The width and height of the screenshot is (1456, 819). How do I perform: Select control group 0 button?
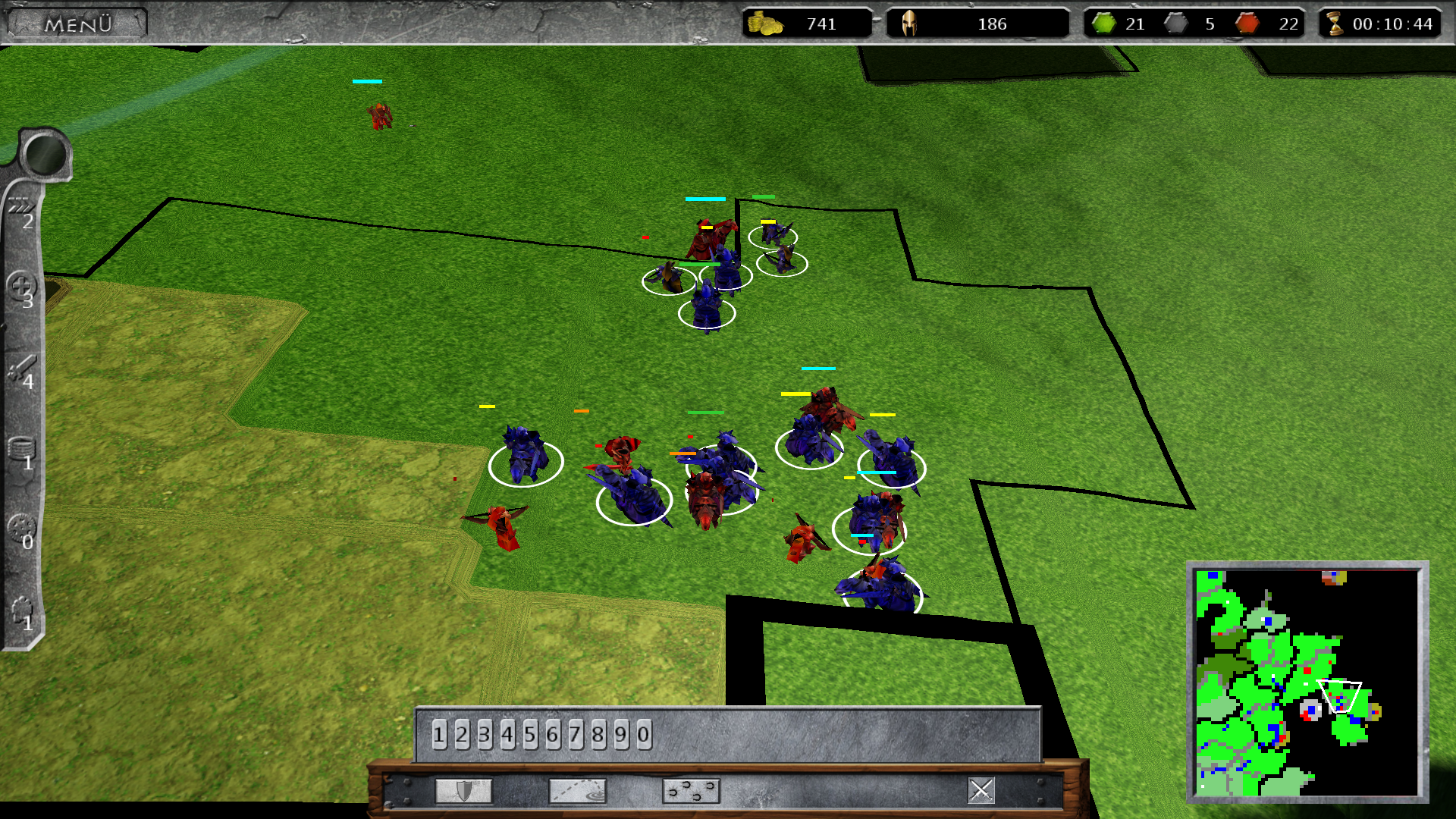(x=644, y=734)
